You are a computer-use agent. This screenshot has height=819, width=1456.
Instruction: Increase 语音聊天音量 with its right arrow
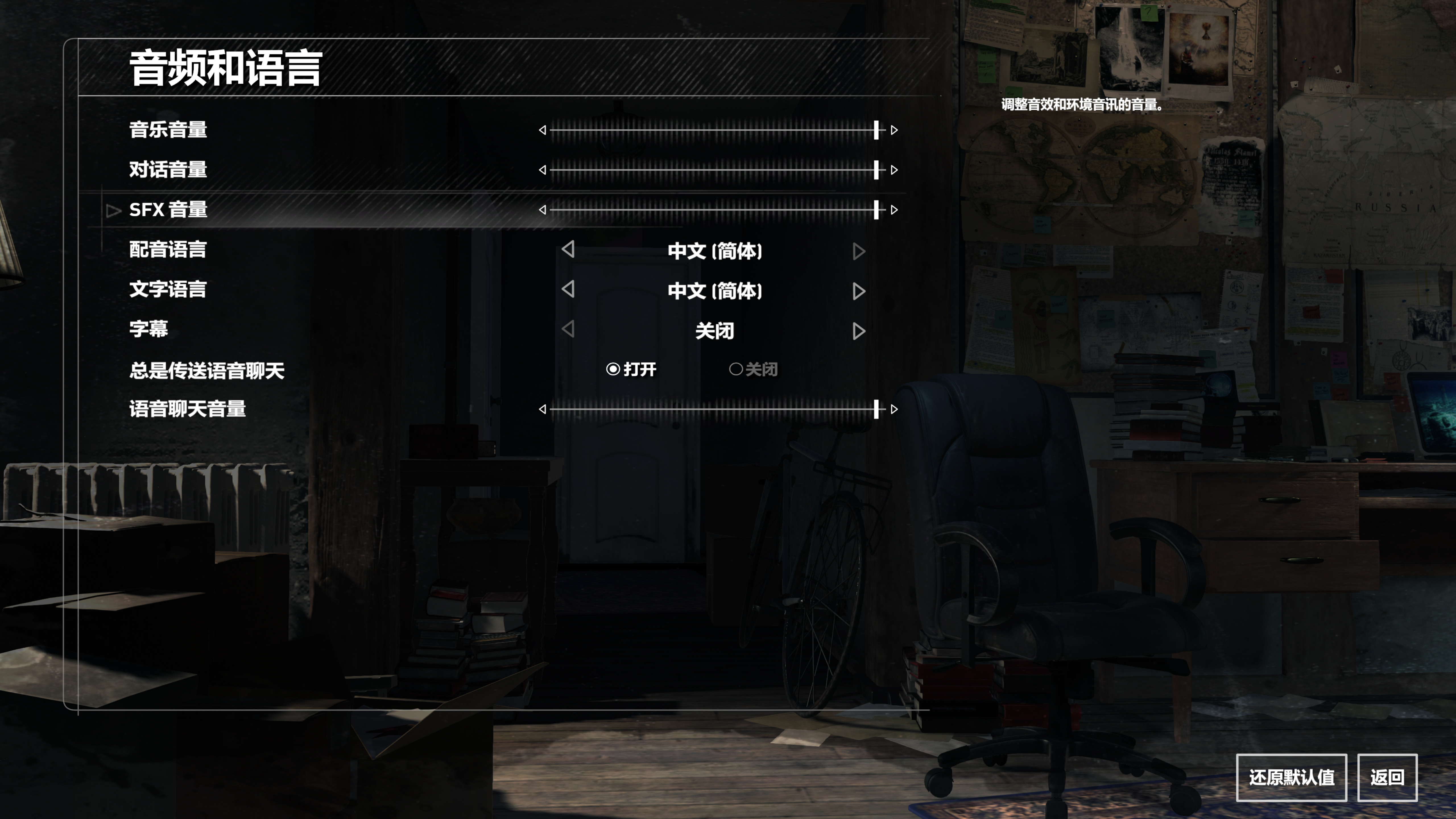(x=894, y=409)
